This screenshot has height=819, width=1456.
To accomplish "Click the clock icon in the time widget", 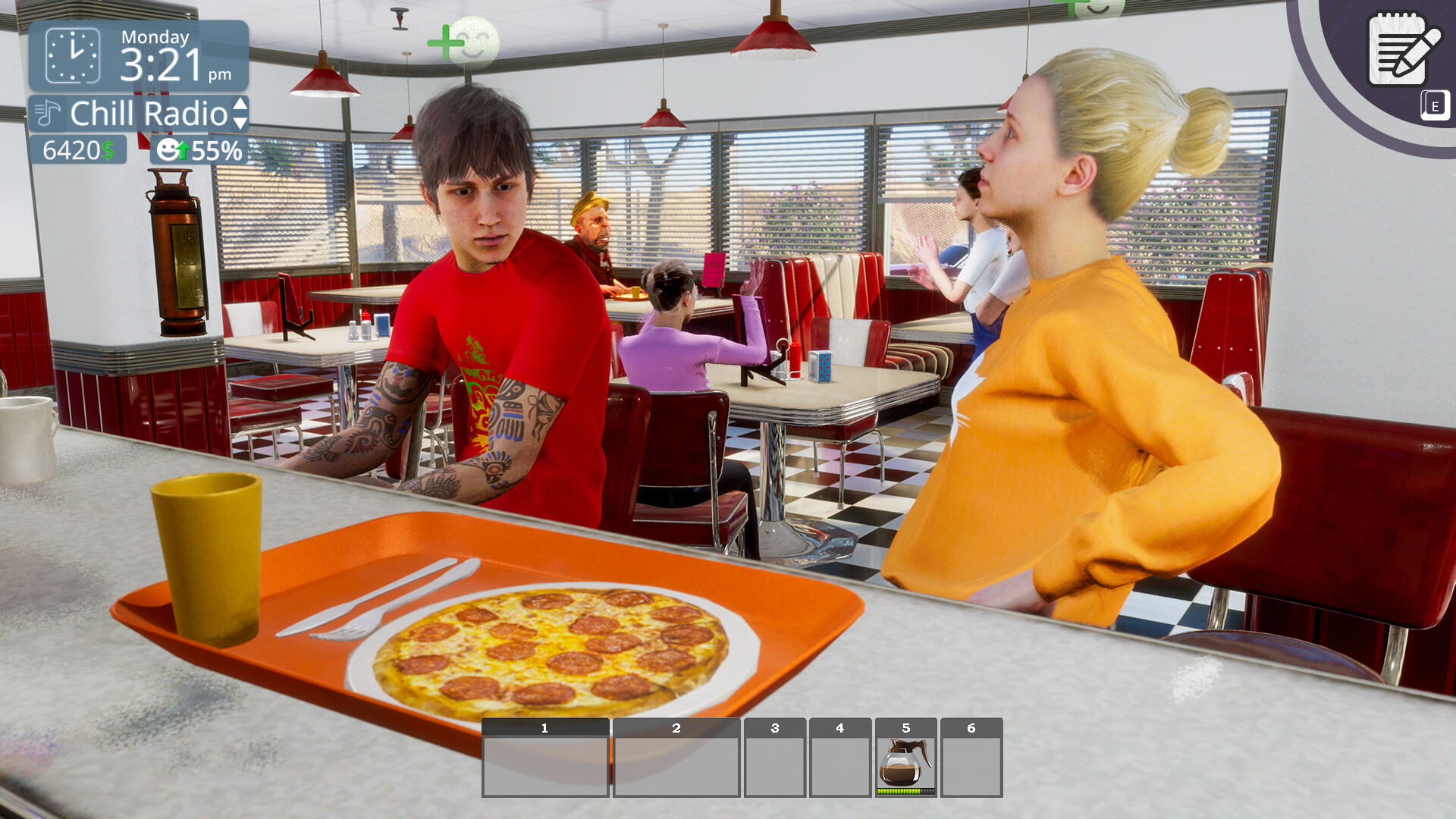I will pyautogui.click(x=71, y=56).
